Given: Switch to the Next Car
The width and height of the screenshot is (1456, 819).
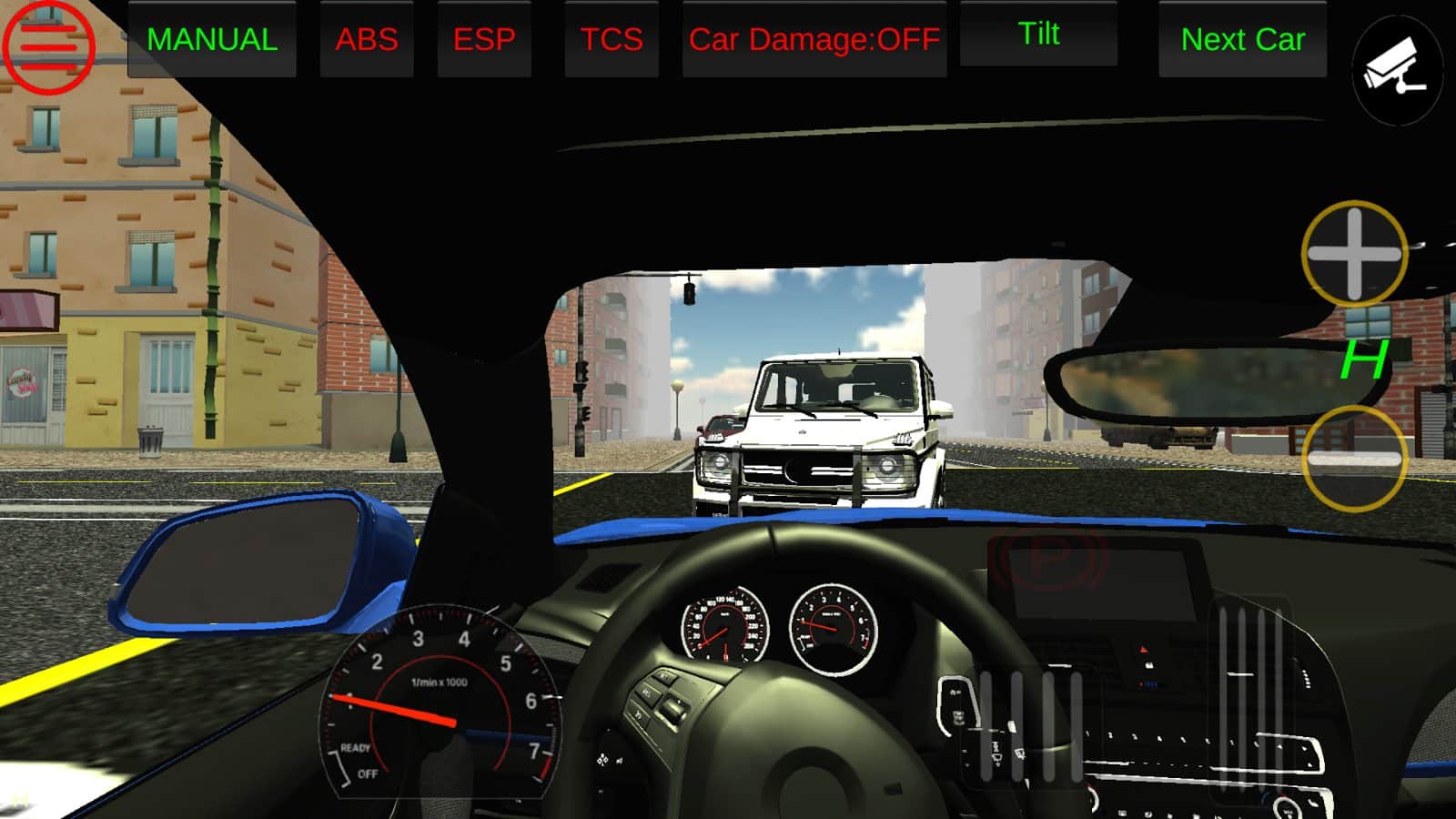Looking at the screenshot, I should coord(1242,40).
